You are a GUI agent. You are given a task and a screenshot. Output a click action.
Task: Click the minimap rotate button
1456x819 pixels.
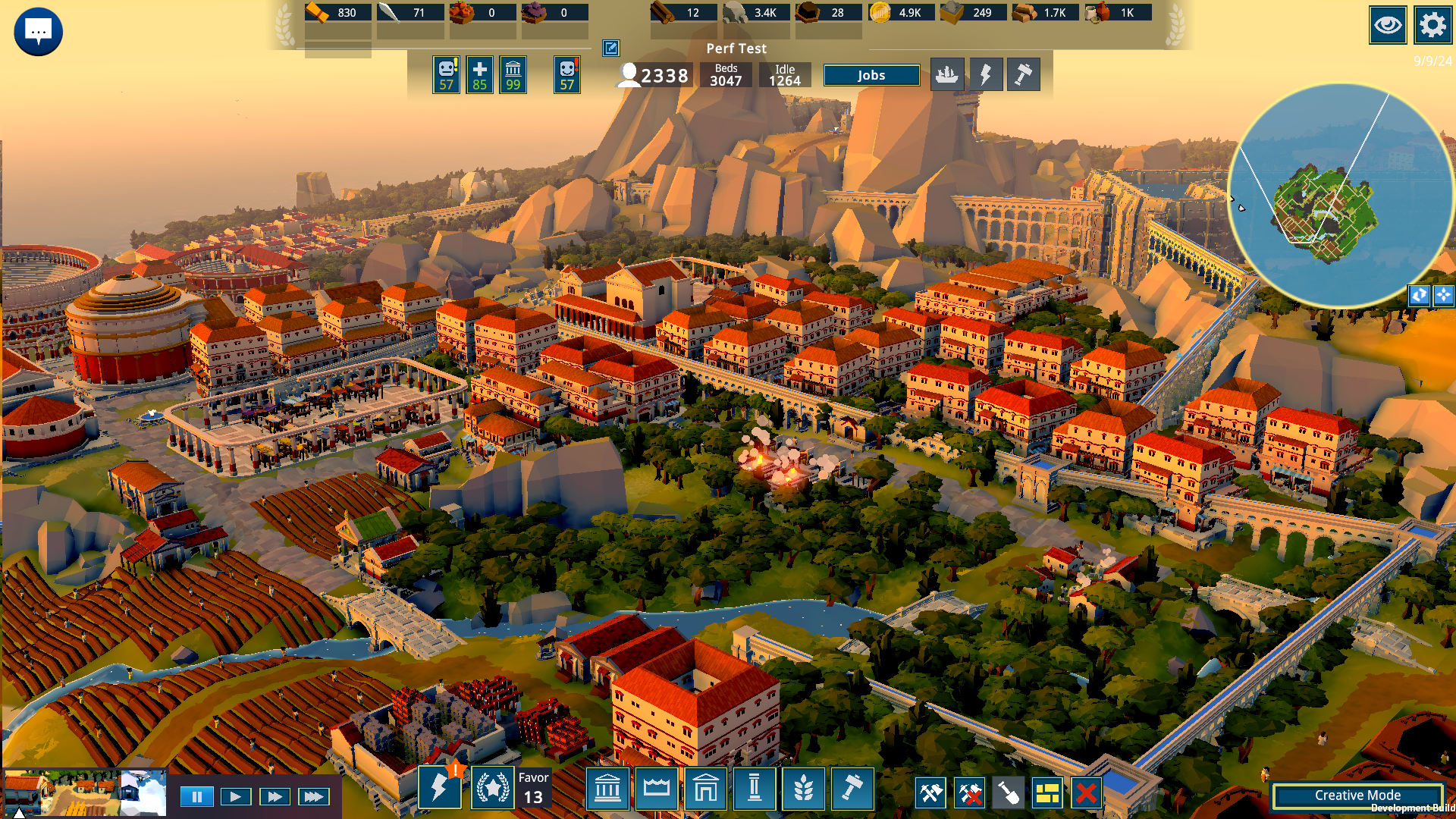point(1419,295)
